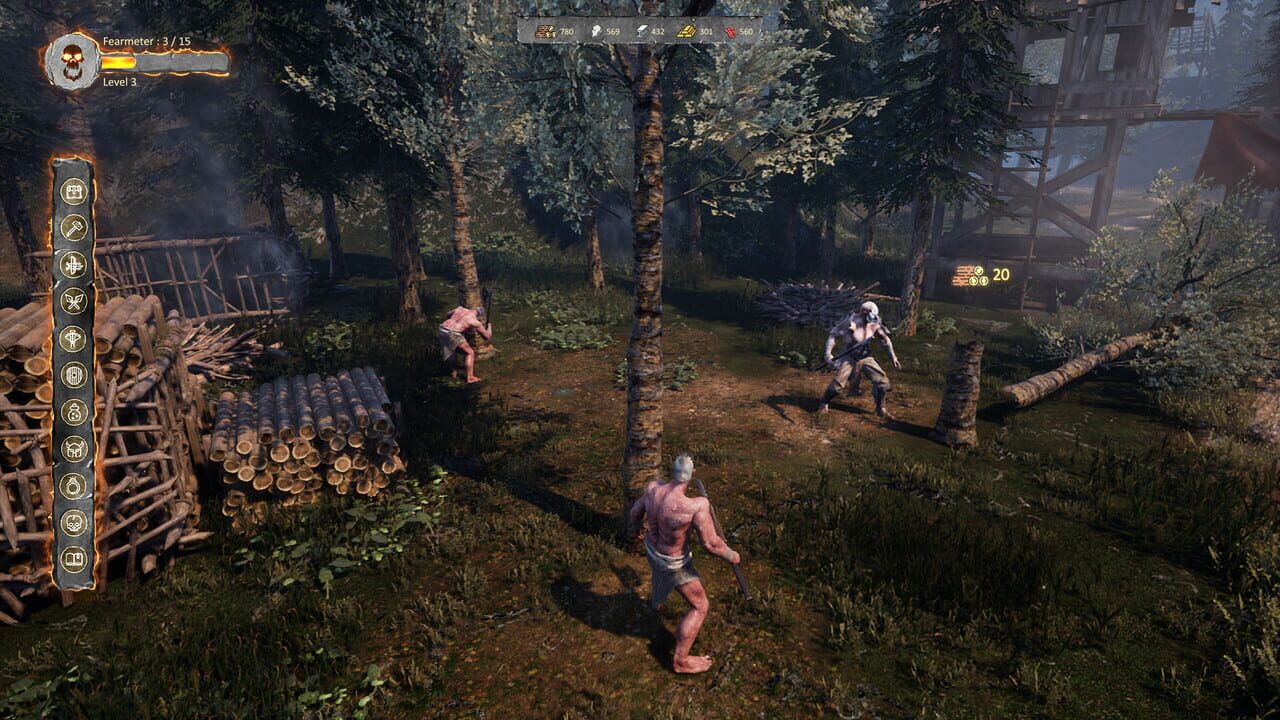Select the iron ingot counter showing 432

[x=658, y=32]
